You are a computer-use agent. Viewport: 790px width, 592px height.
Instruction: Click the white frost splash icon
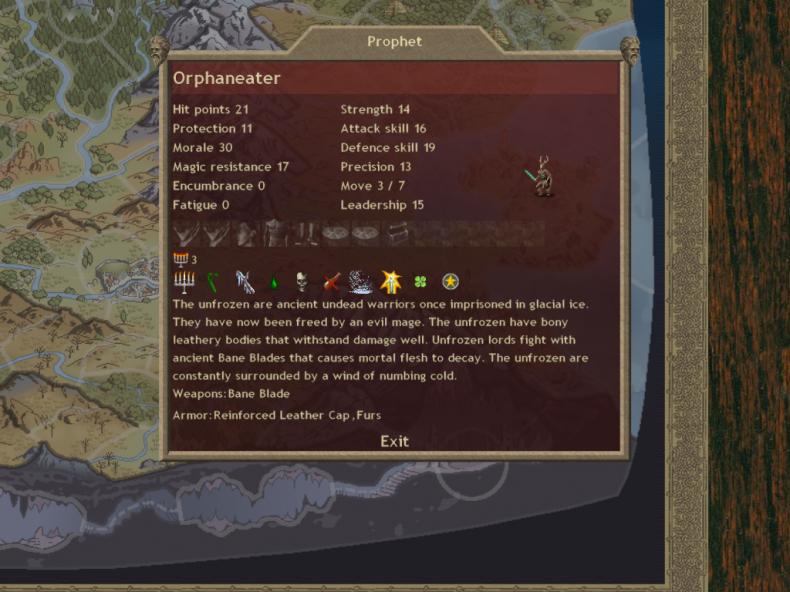point(361,282)
